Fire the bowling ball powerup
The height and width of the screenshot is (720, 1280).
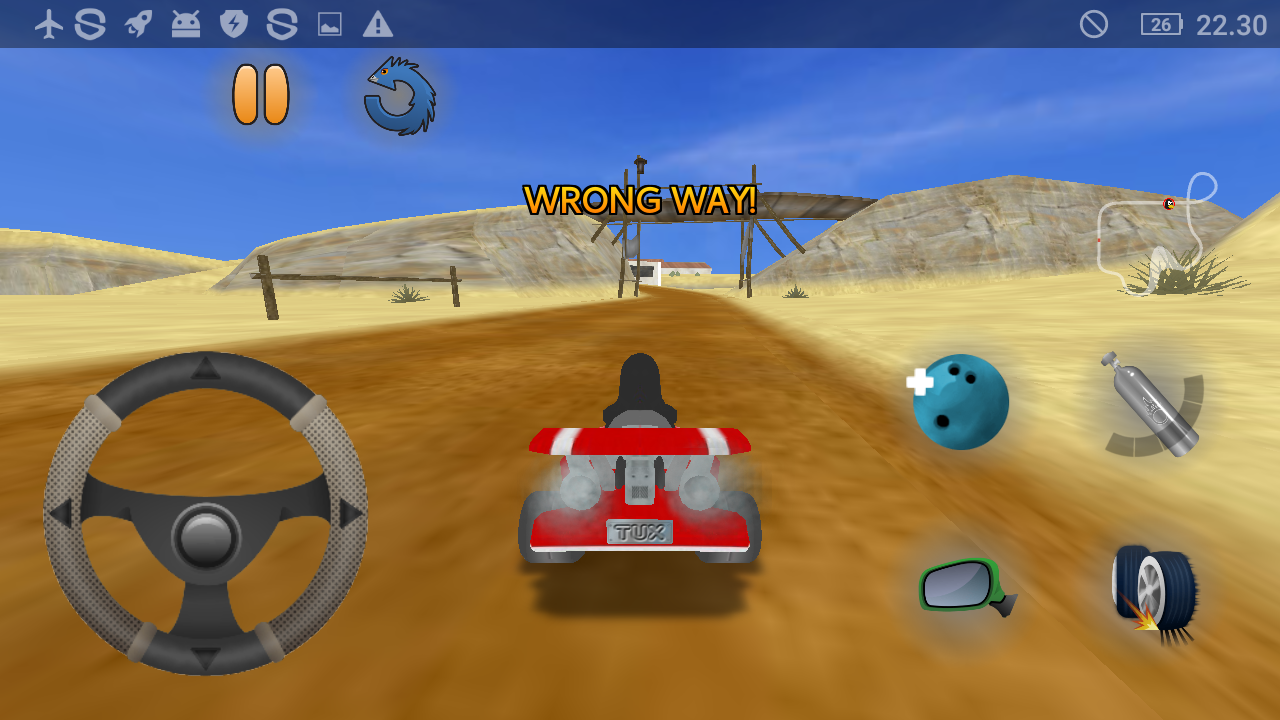pyautogui.click(x=960, y=401)
